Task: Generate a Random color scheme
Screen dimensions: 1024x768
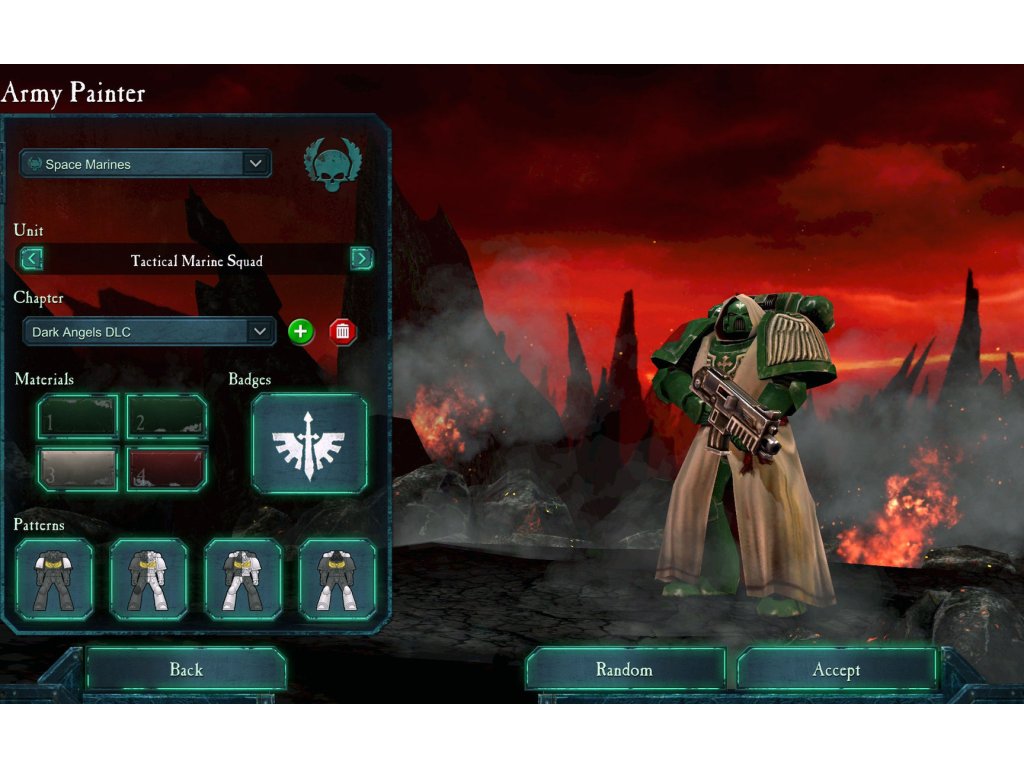Action: (x=625, y=670)
